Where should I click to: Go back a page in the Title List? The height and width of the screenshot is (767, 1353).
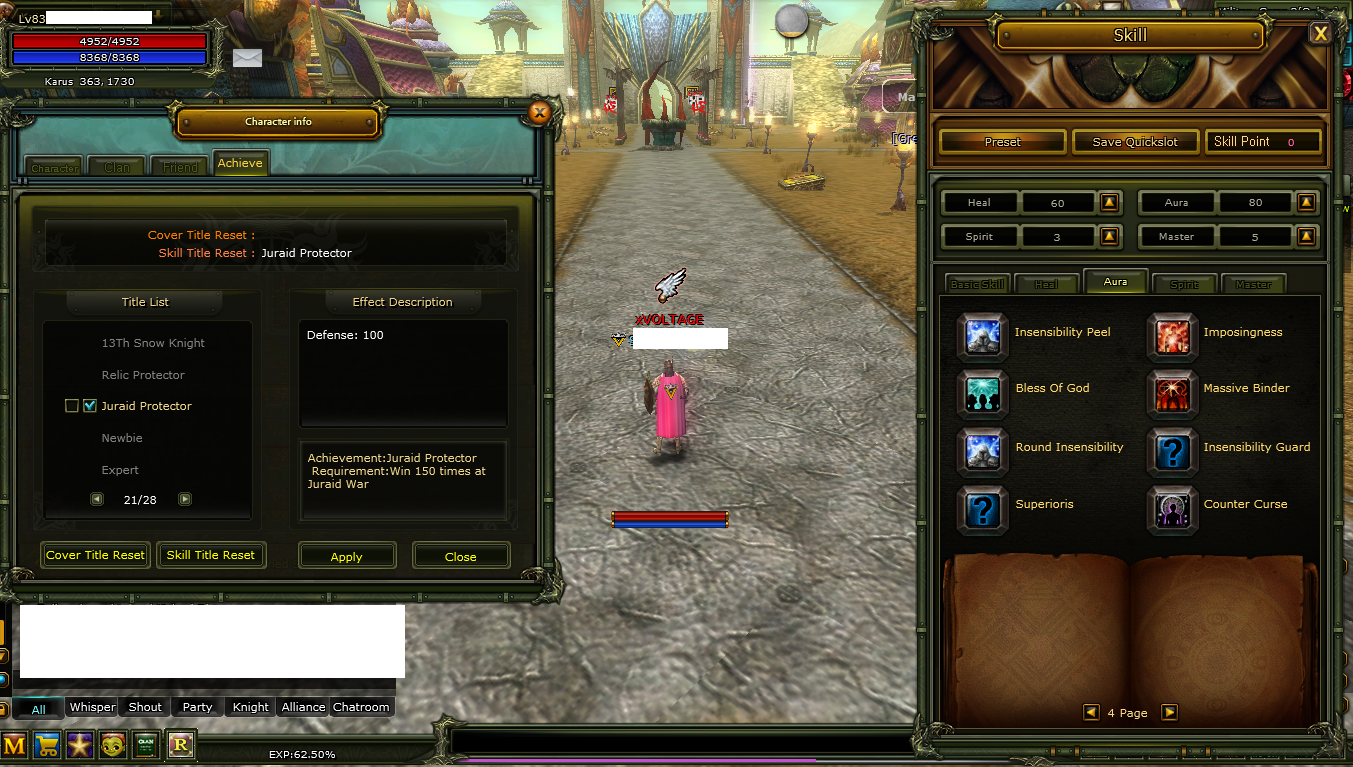tap(96, 498)
